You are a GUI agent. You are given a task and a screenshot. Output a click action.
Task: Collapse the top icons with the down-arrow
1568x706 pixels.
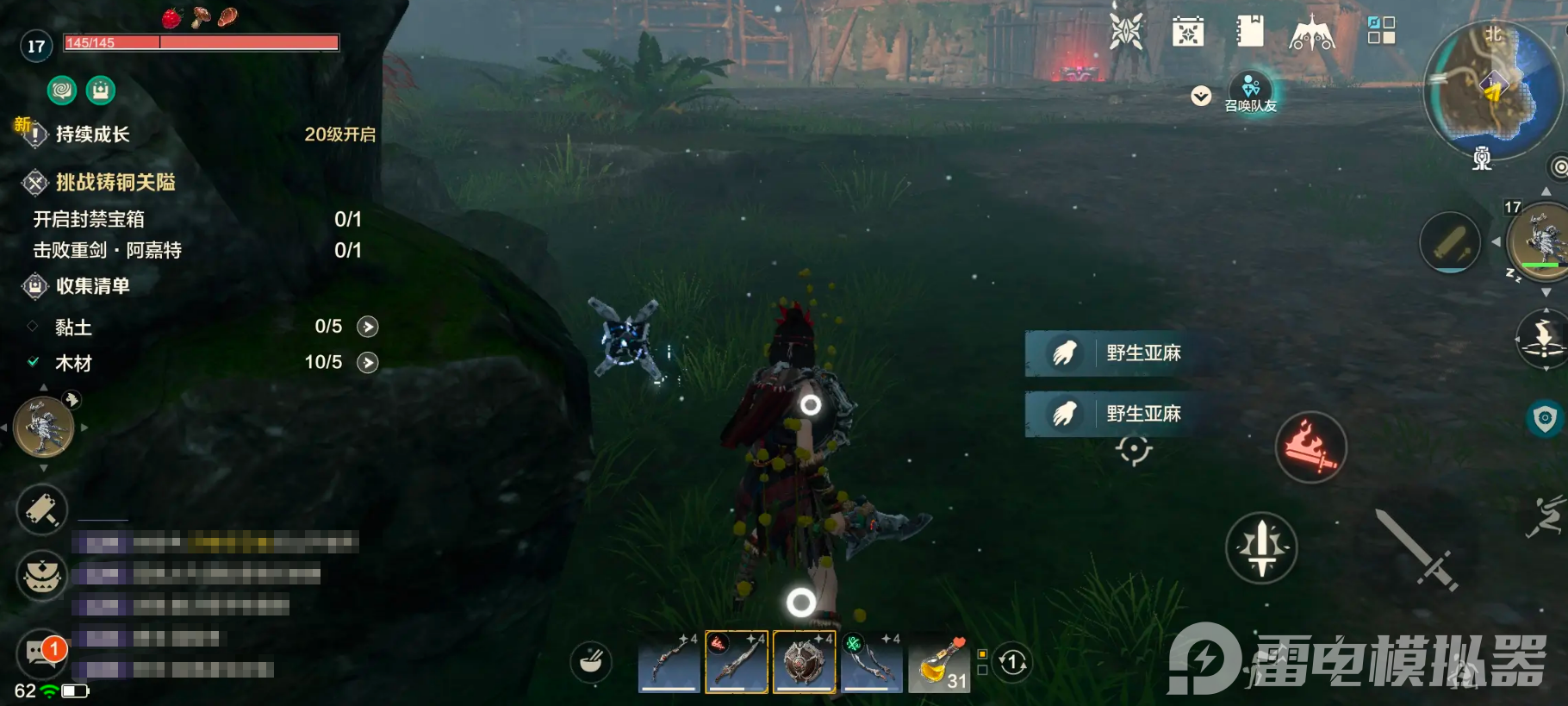point(1201,96)
